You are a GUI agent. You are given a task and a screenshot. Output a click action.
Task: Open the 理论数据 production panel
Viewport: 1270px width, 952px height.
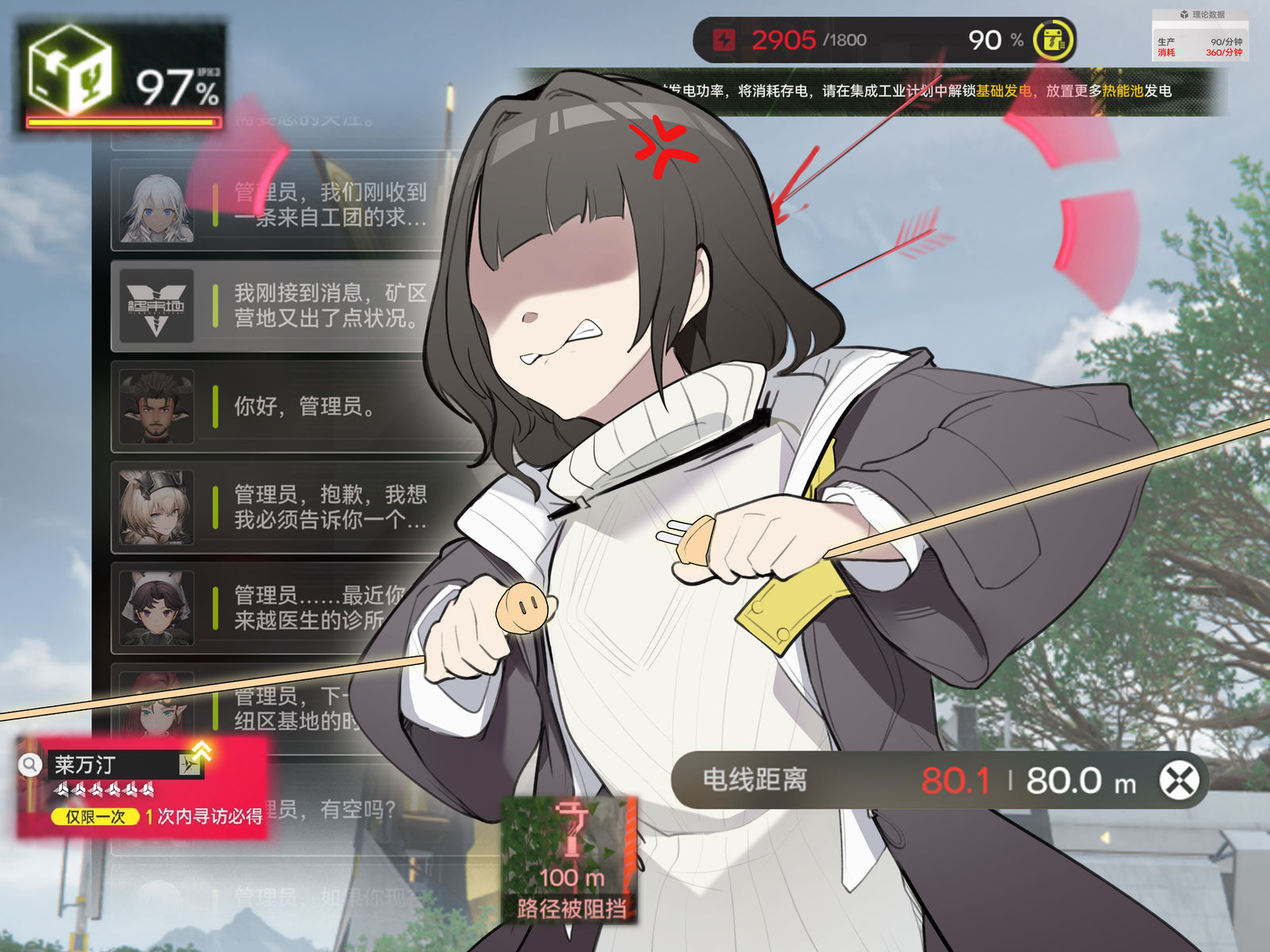[x=1200, y=36]
